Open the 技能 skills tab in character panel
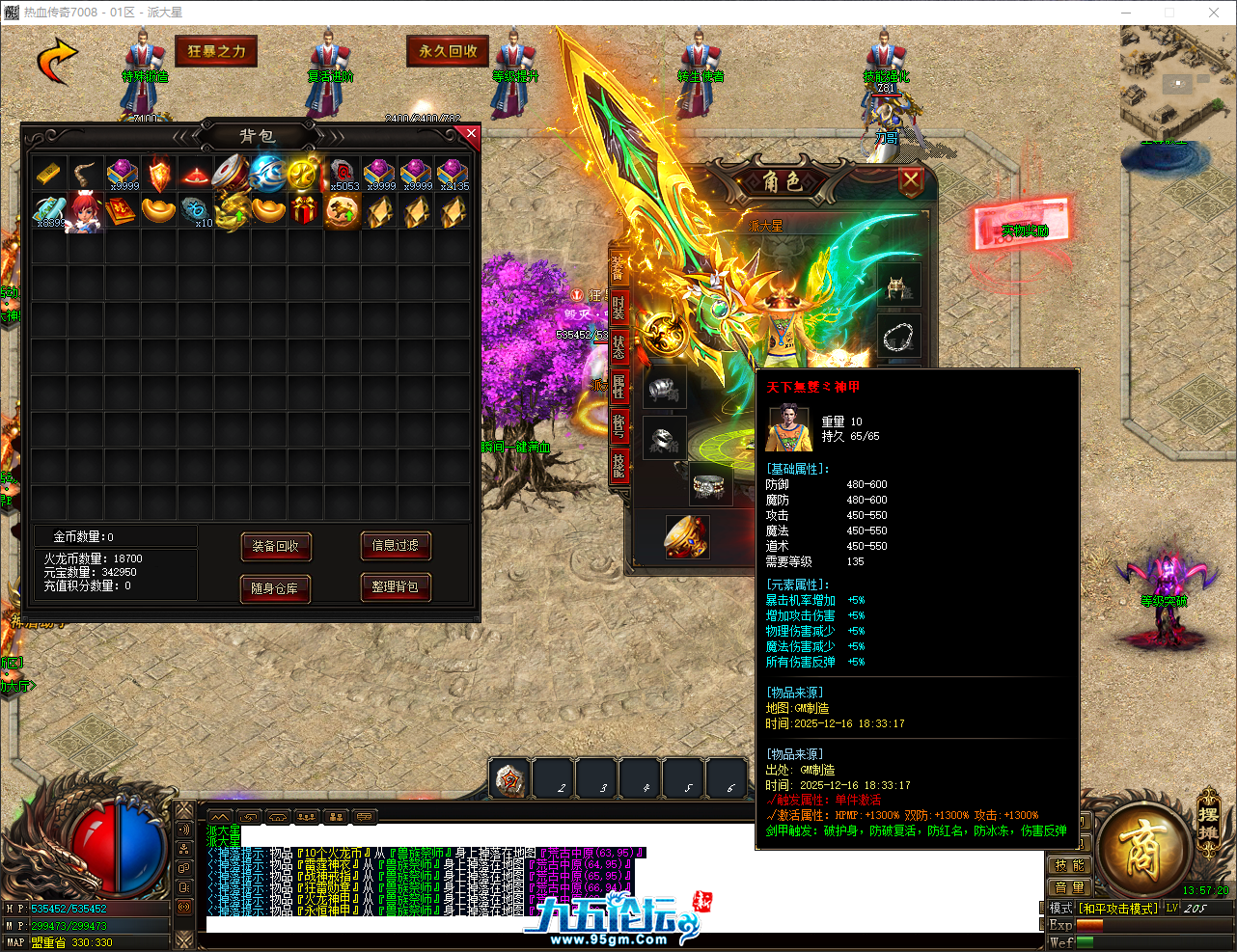This screenshot has height=952, width=1237. 618,464
